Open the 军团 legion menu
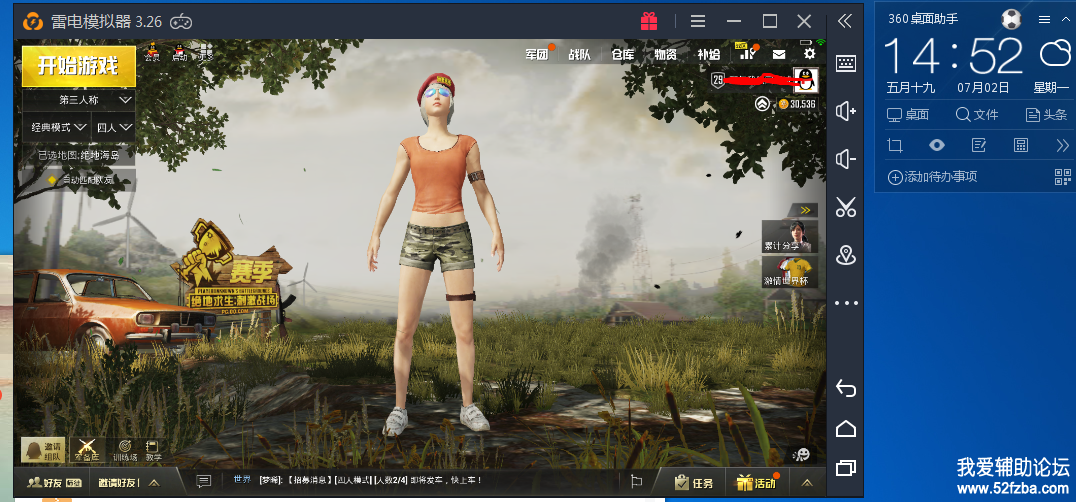The image size is (1076, 502). click(537, 55)
